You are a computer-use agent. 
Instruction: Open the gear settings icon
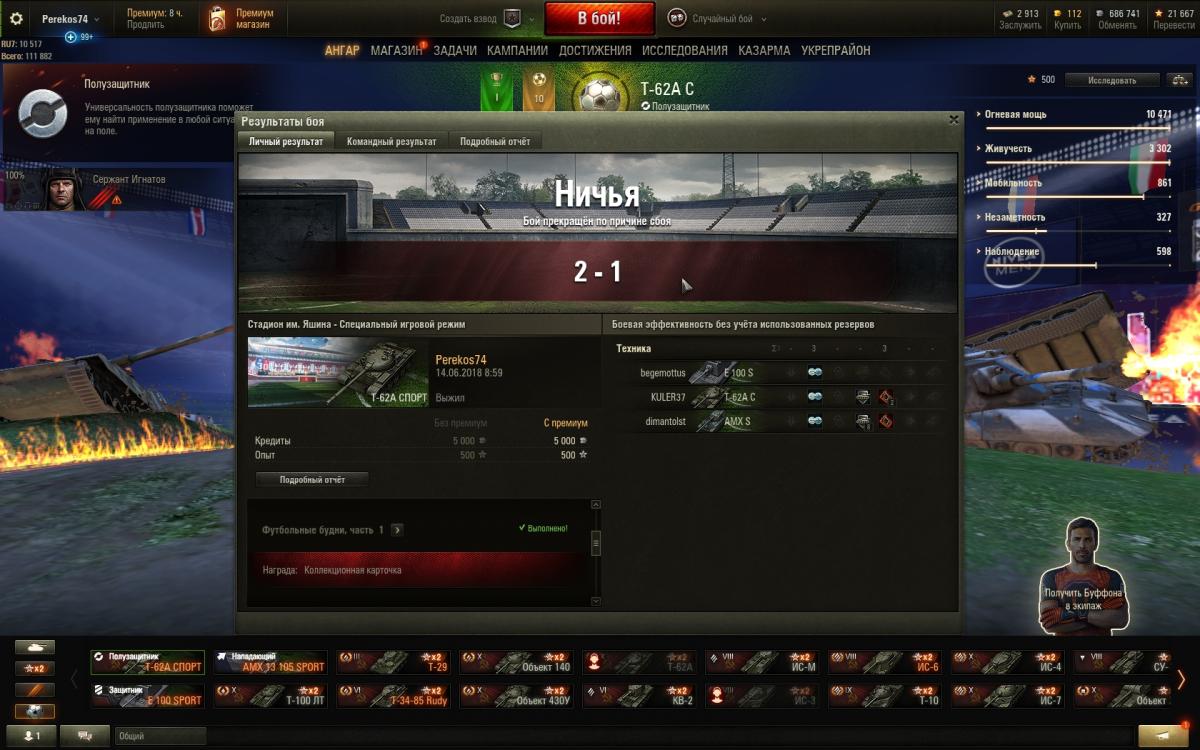point(16,19)
